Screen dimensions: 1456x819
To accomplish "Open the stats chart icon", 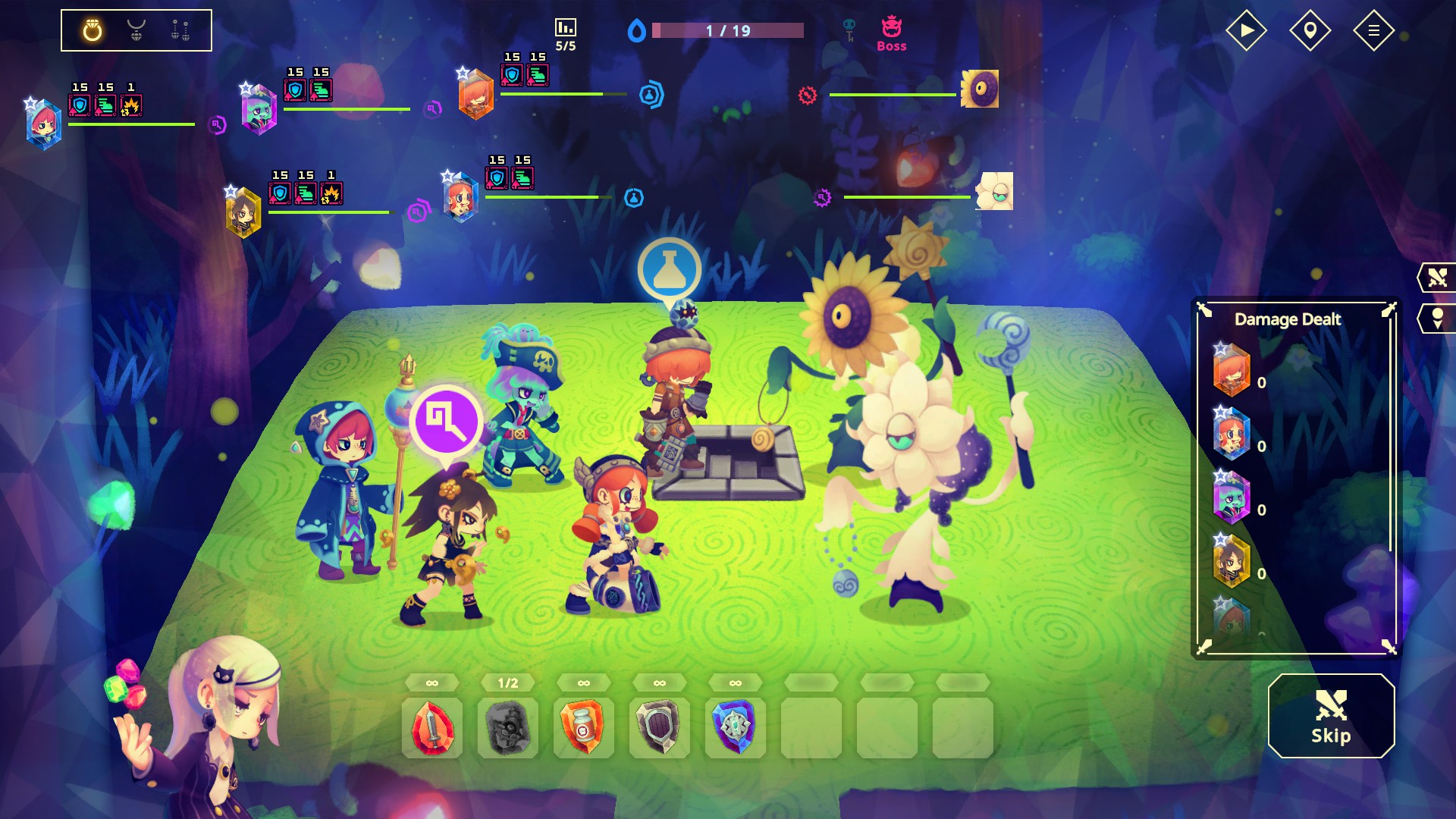I will point(566,28).
